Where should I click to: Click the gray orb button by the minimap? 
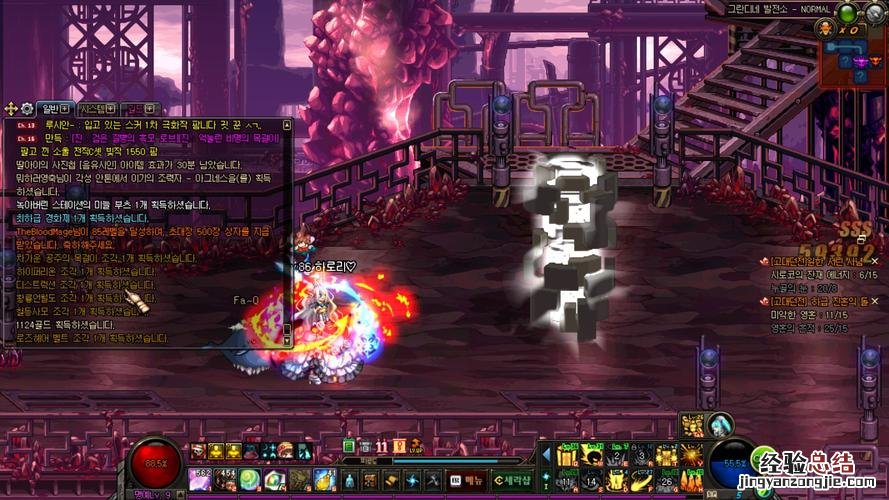(x=875, y=13)
